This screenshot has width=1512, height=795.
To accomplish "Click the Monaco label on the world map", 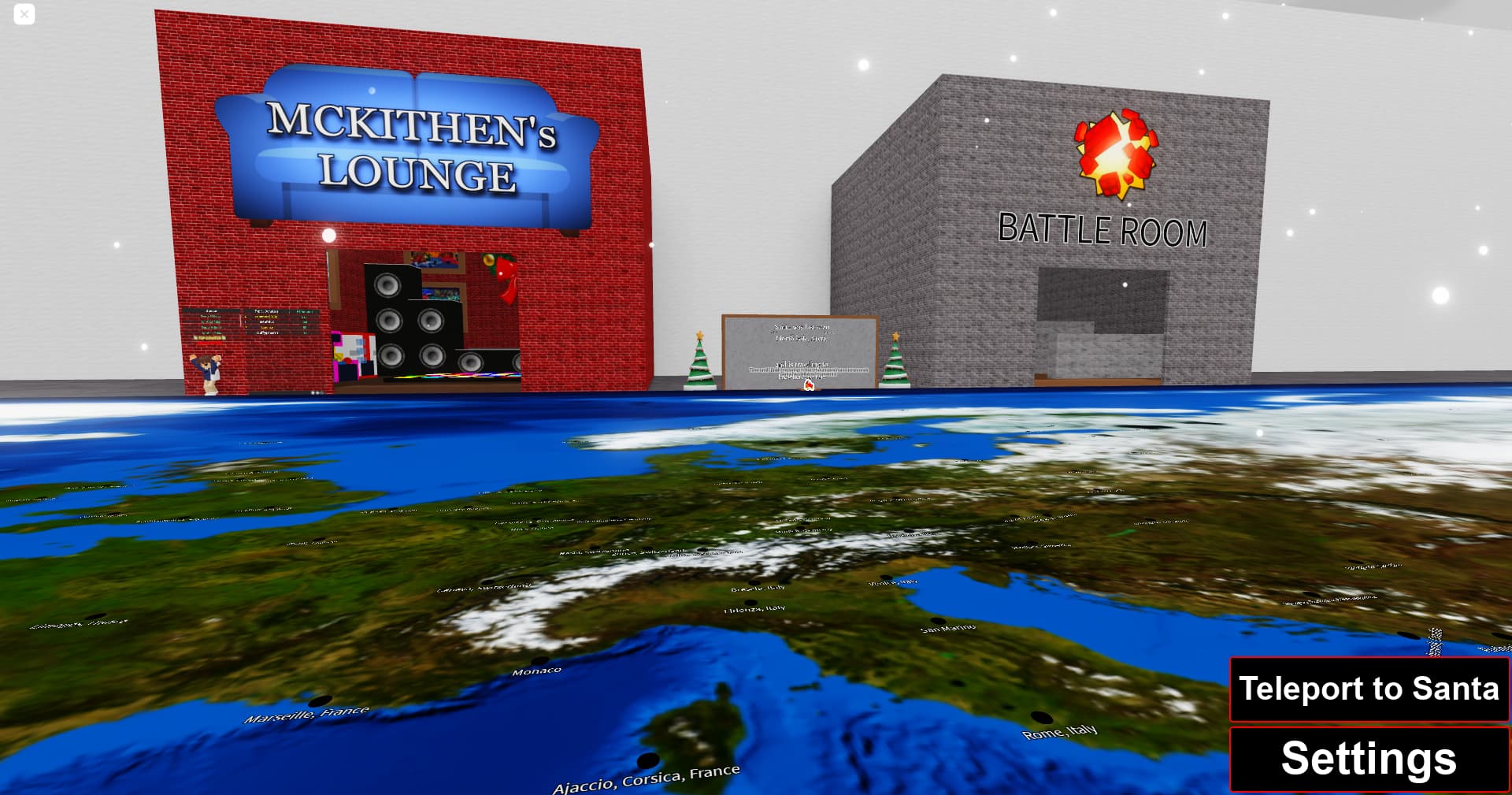I will click(537, 671).
